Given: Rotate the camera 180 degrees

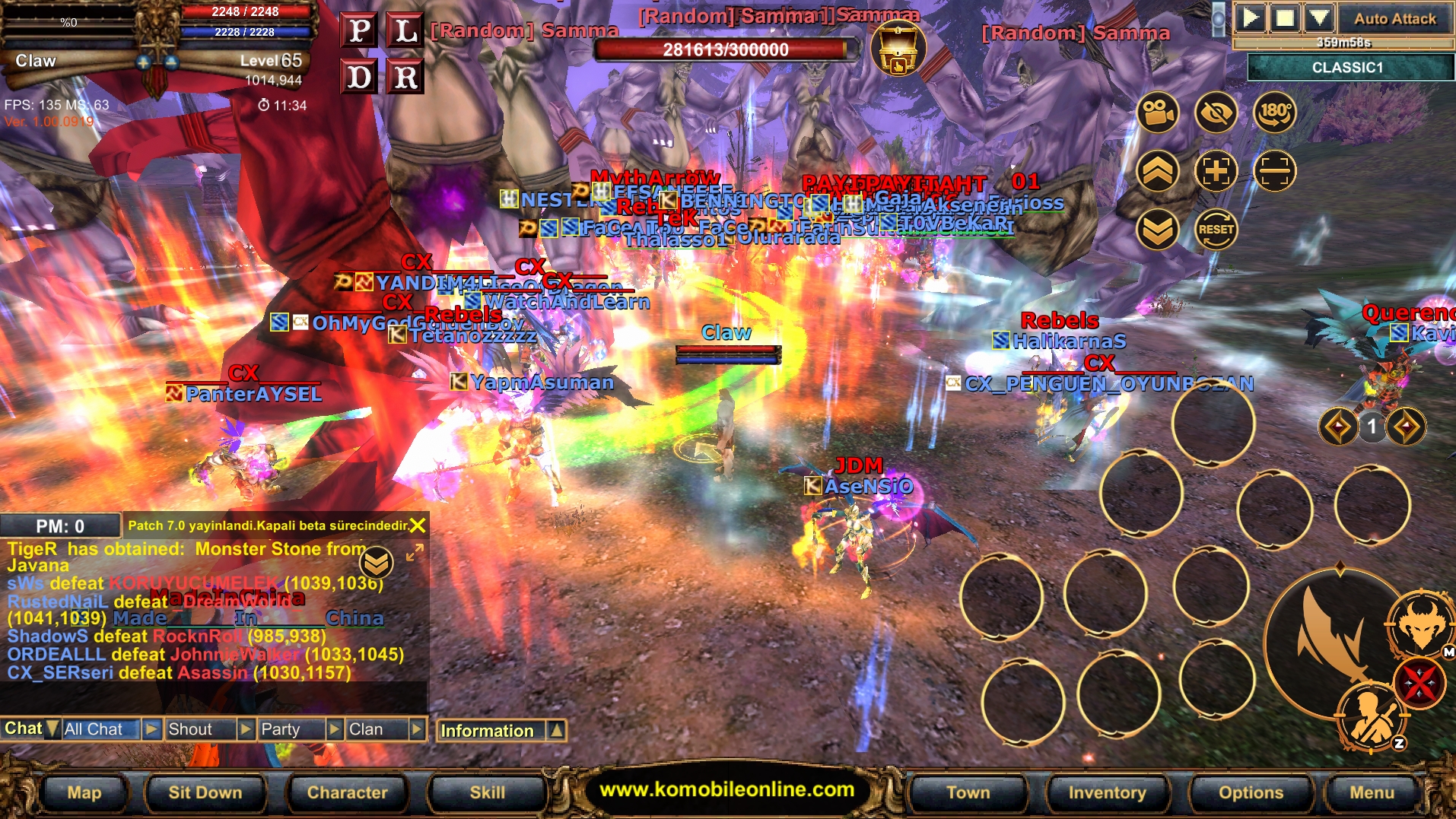Looking at the screenshot, I should pos(1274,113).
